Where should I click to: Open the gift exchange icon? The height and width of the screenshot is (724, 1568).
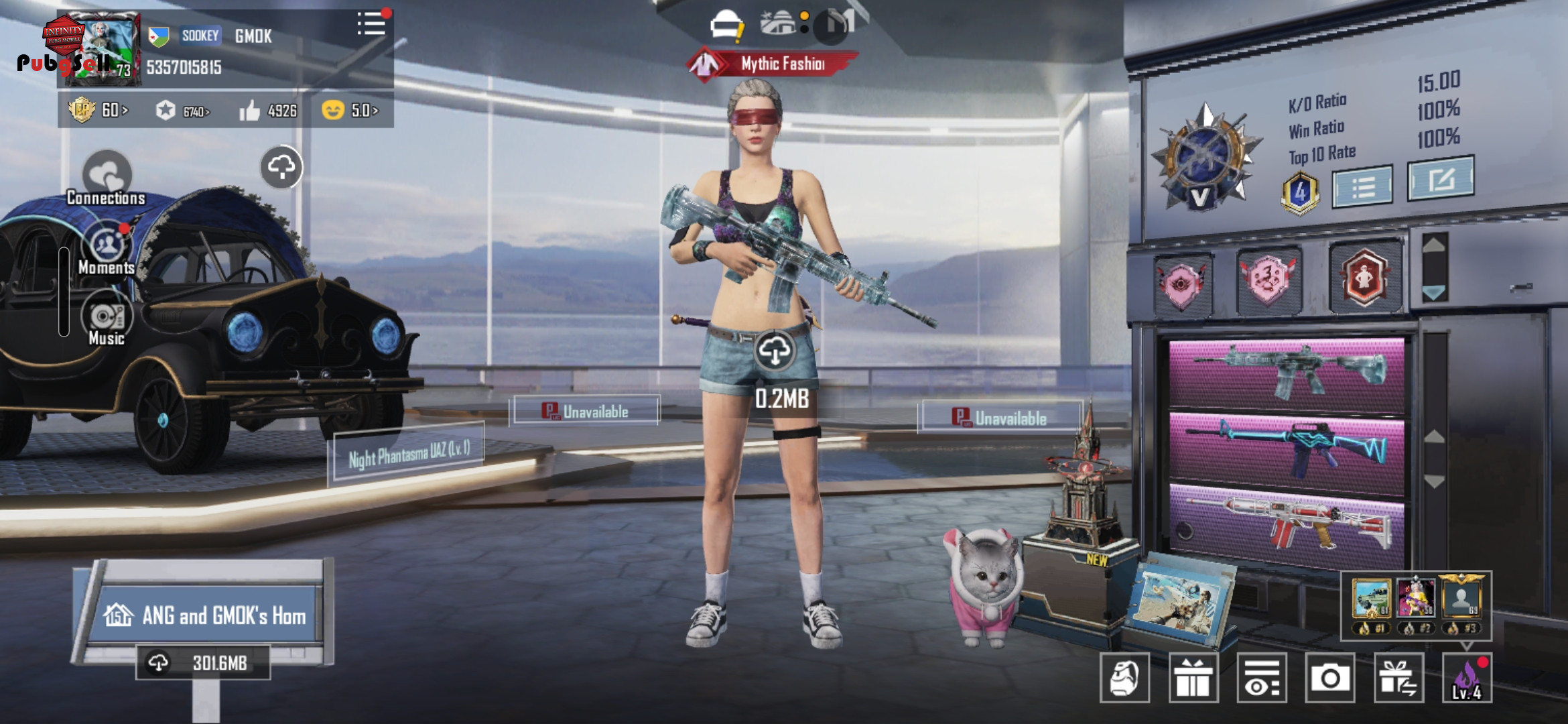[x=1398, y=678]
